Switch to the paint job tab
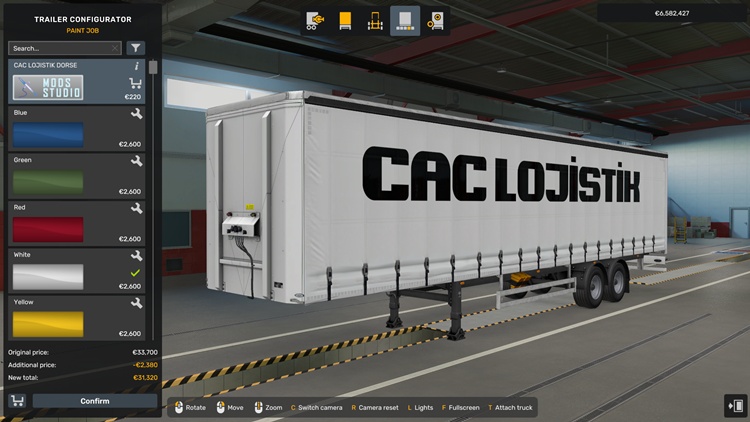This screenshot has width=750, height=422. pyautogui.click(x=405, y=20)
